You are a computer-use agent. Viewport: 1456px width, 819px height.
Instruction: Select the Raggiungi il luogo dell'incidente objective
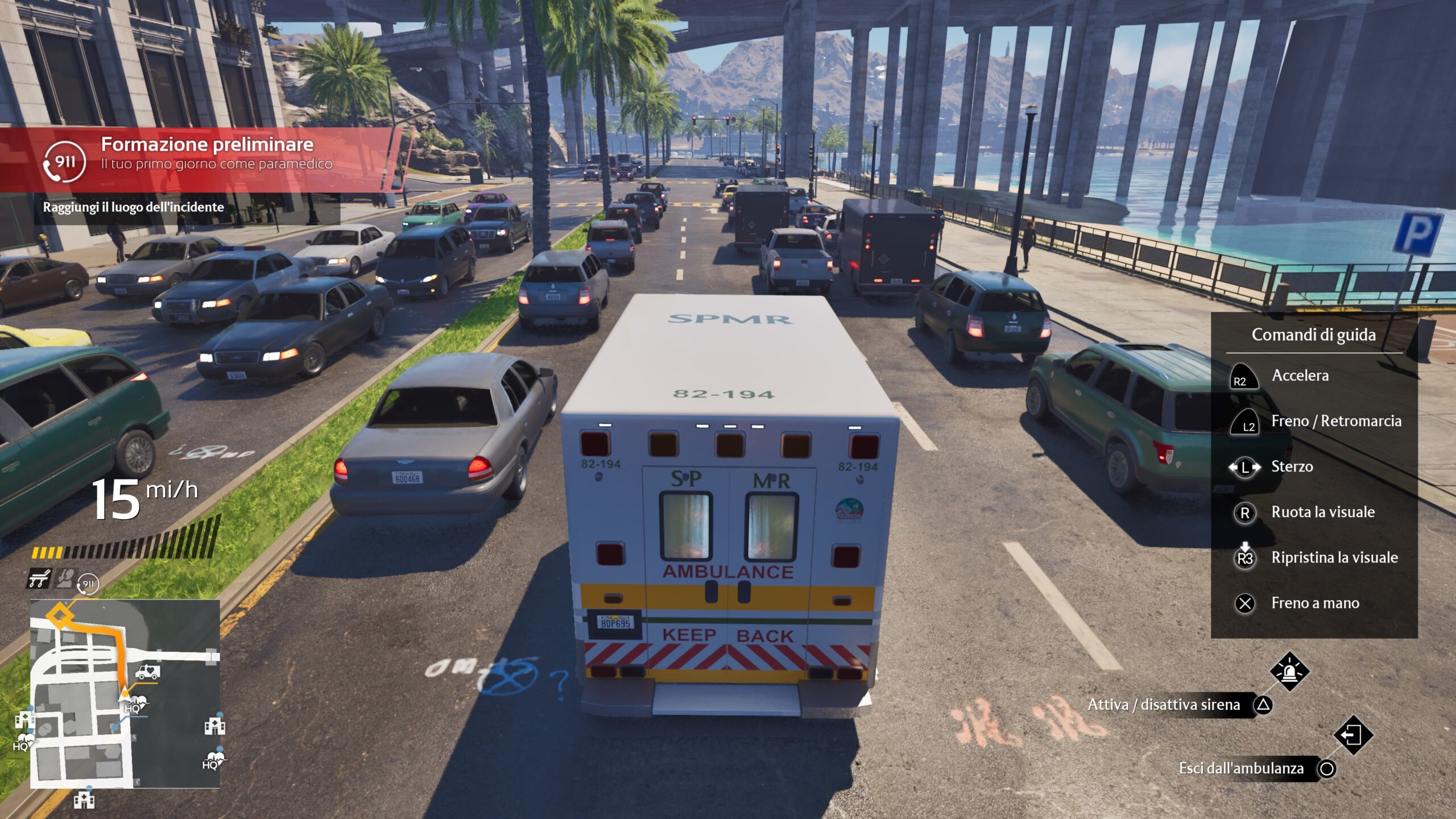[134, 207]
